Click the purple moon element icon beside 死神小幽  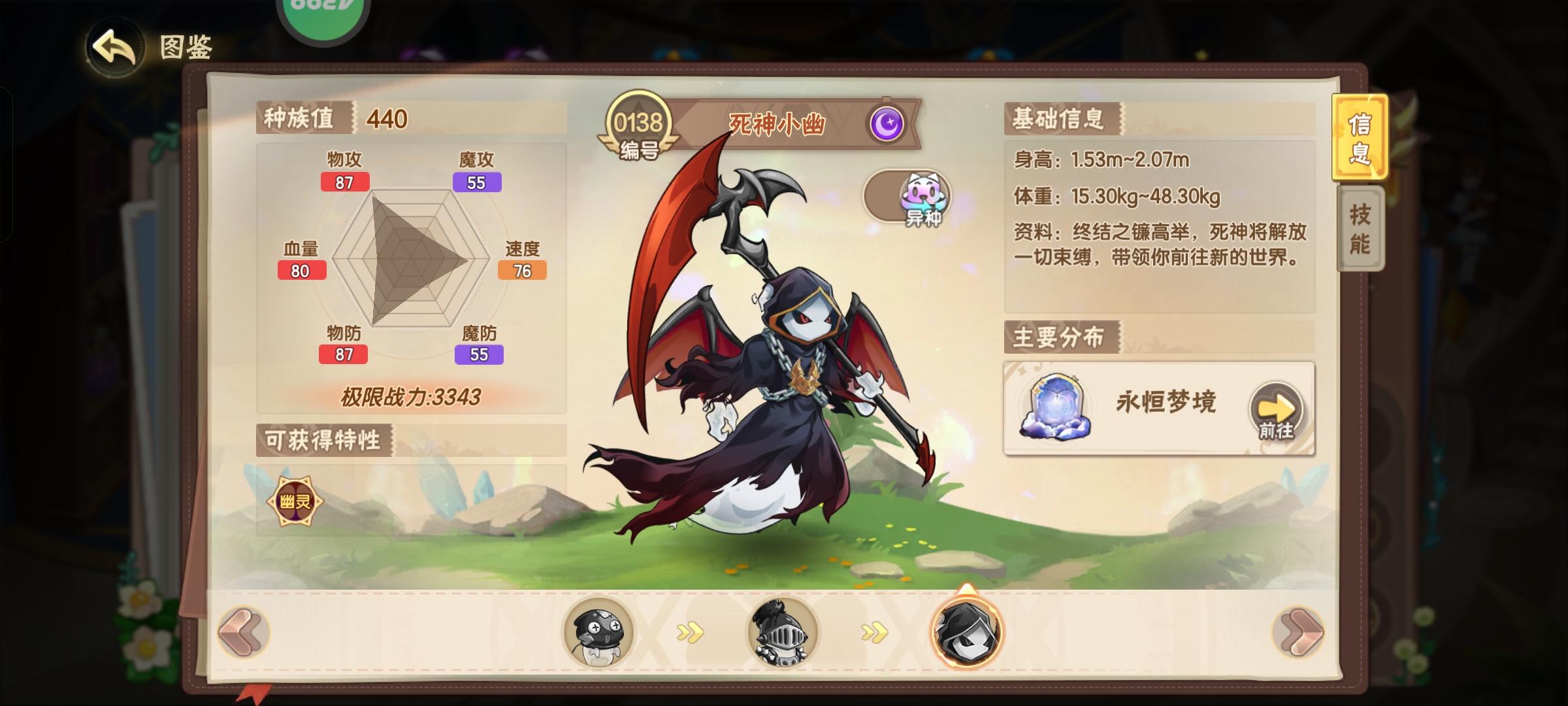tap(889, 124)
